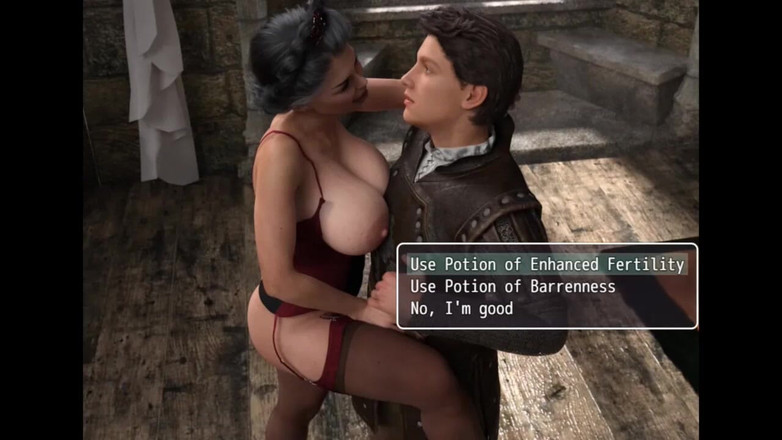
Task: Pick the "No, I'm good" choice
Action: pyautogui.click(x=461, y=308)
